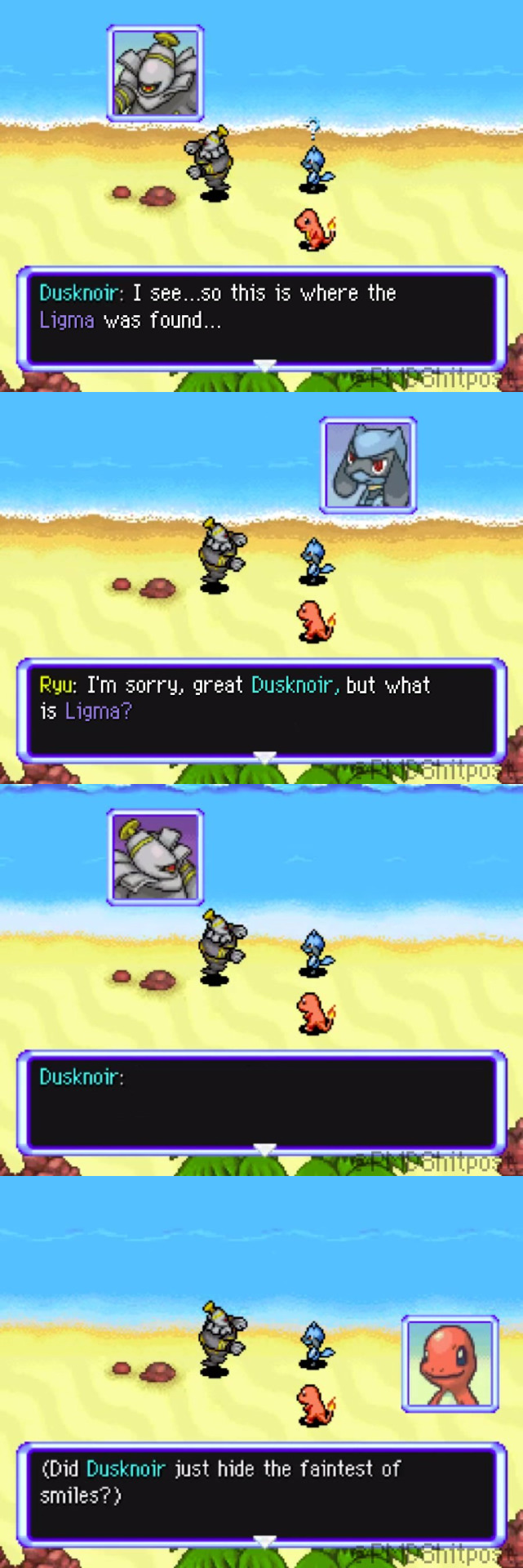523x1568 pixels.
Task: Advance Dusknoir's line about where Ligma was found
Action: pos(264,364)
